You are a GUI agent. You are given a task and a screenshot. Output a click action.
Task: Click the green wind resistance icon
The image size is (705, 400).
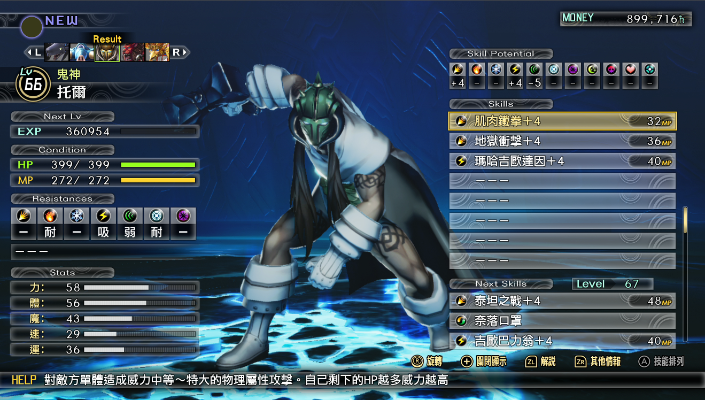click(128, 215)
